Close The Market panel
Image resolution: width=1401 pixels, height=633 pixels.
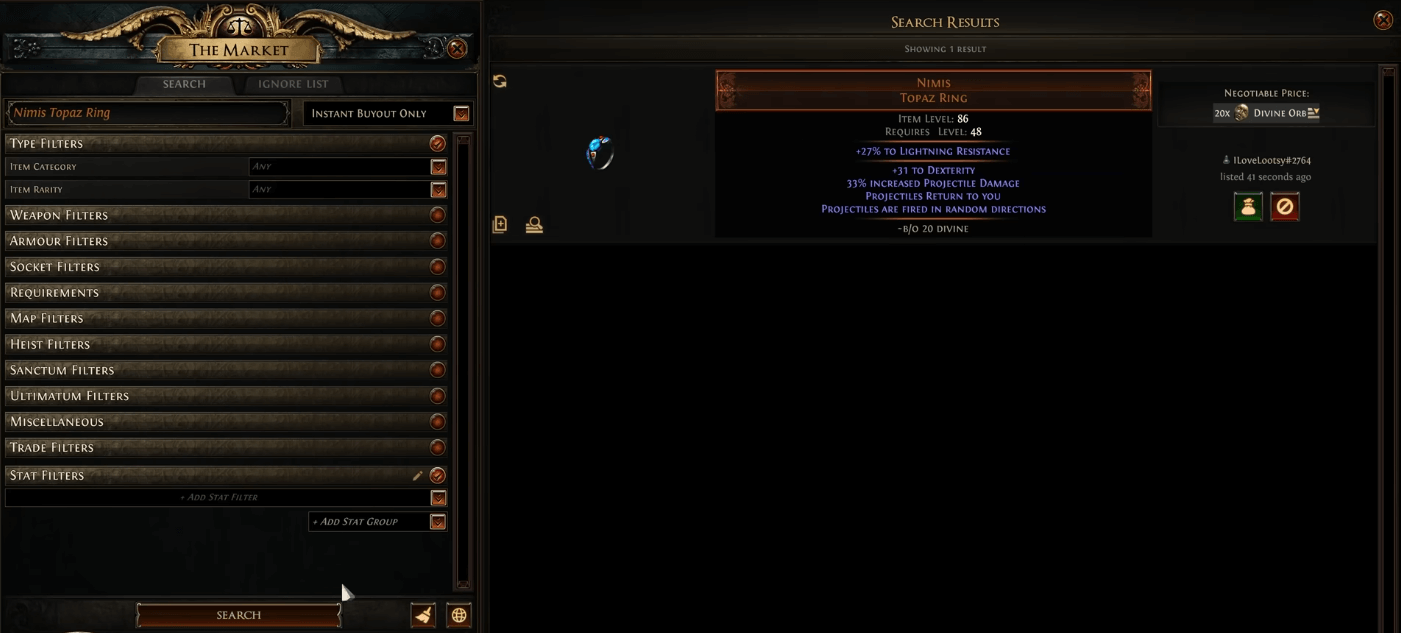457,48
